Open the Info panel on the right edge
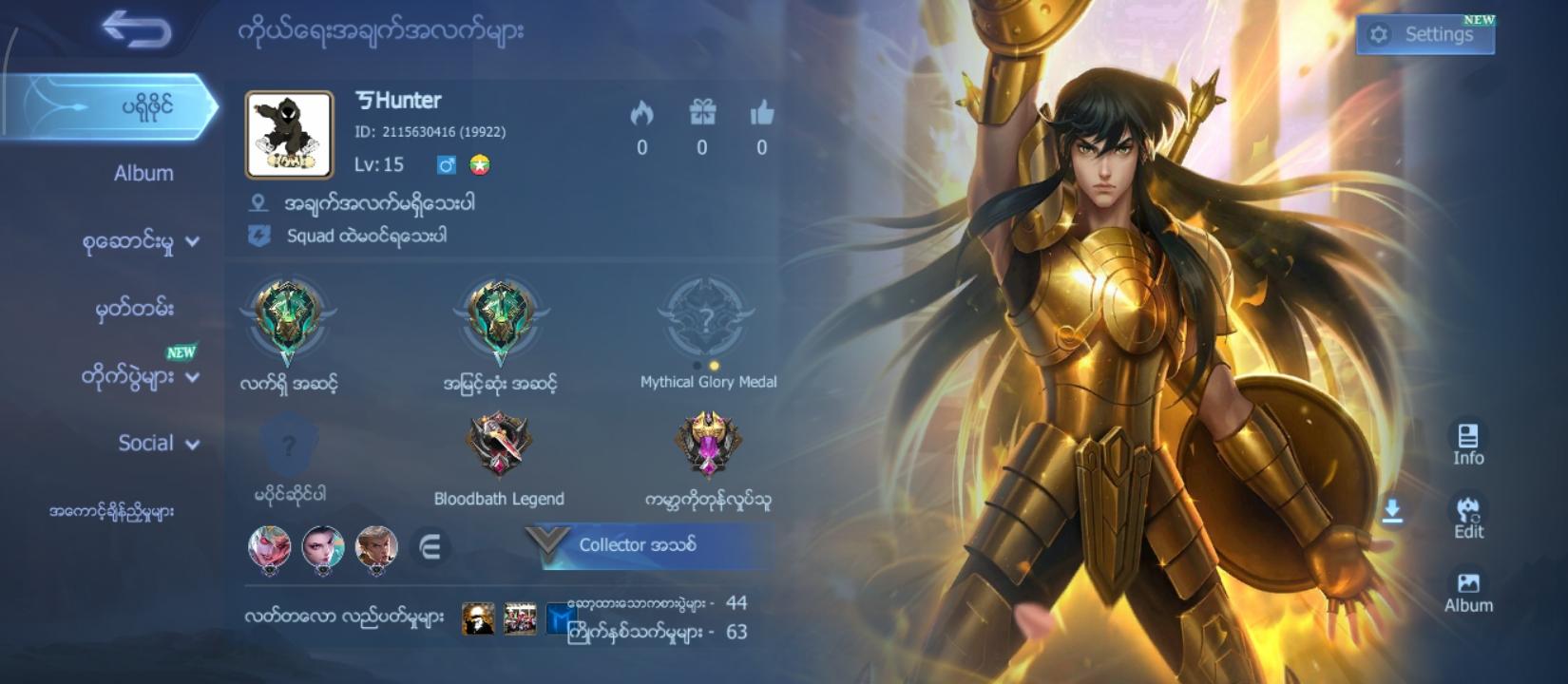 coord(1468,442)
